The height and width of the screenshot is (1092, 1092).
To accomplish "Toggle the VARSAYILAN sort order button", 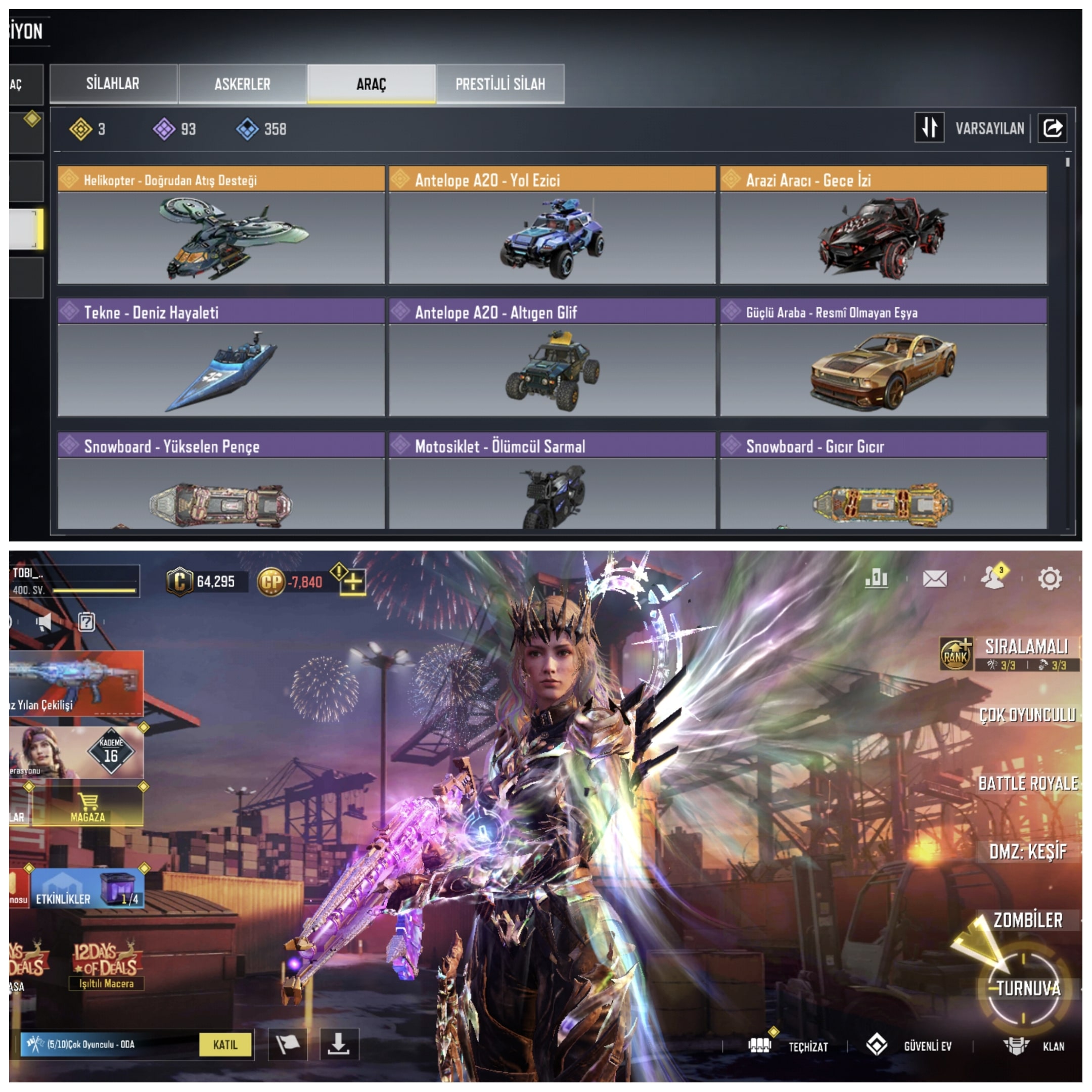I will pyautogui.click(x=929, y=128).
